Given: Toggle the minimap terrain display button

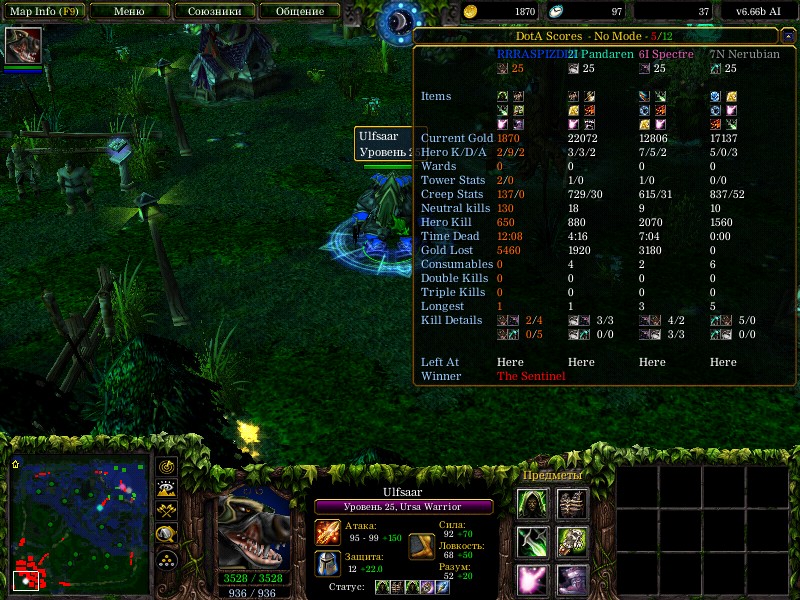Looking at the screenshot, I should point(167,490).
